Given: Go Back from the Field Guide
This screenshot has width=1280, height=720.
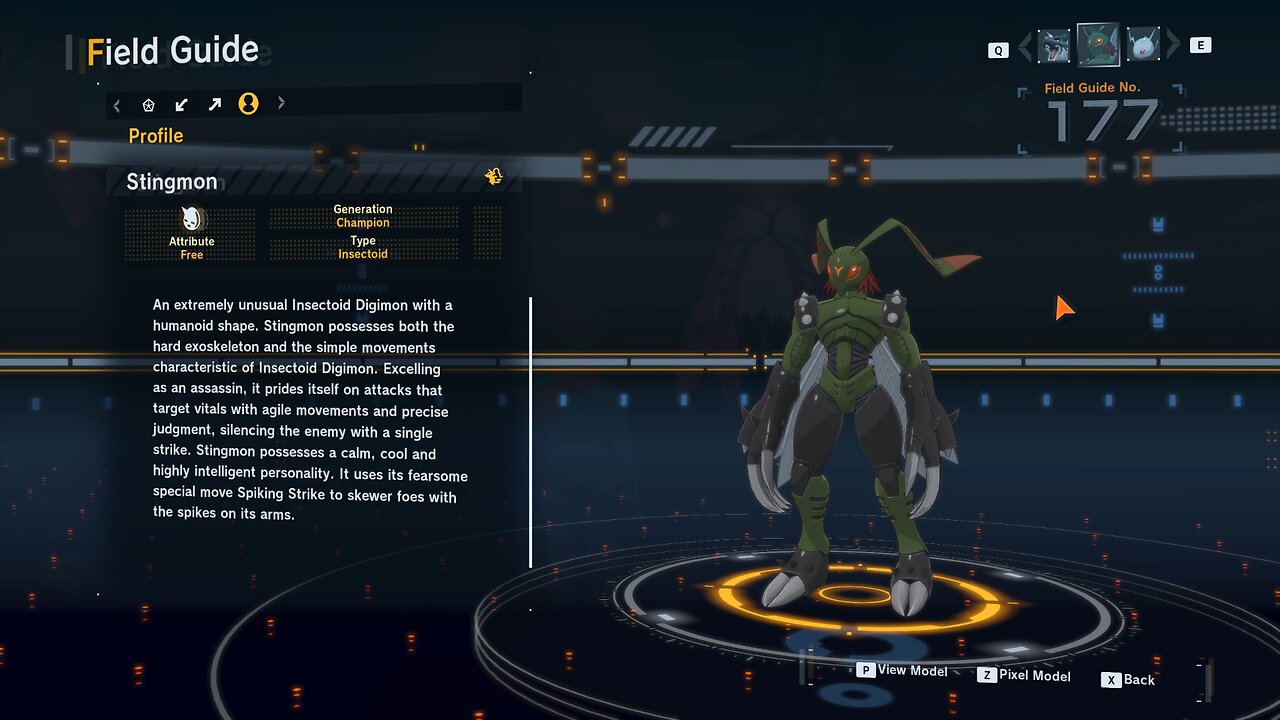Looking at the screenshot, I should click(x=1129, y=680).
